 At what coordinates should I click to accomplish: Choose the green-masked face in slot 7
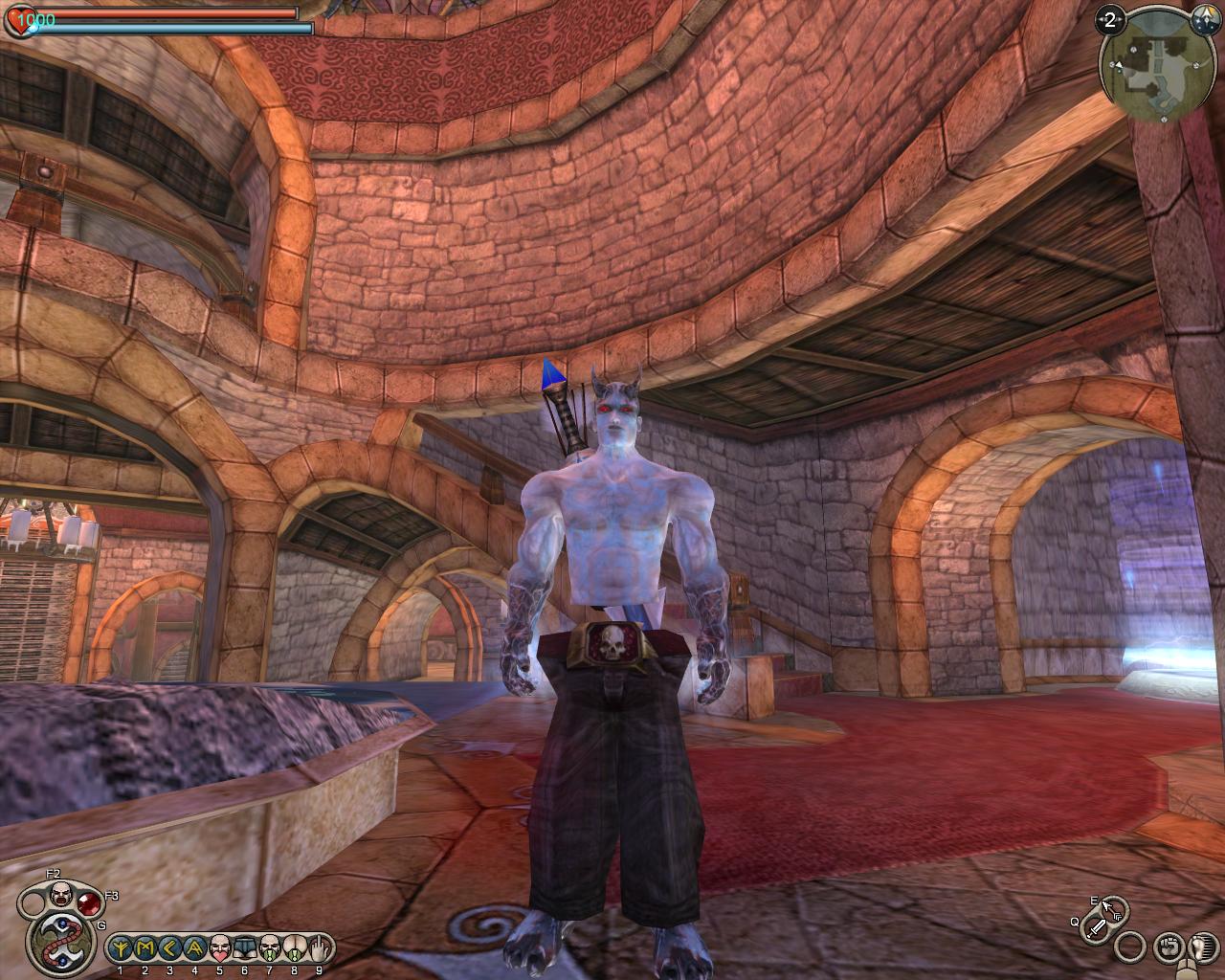tap(270, 947)
